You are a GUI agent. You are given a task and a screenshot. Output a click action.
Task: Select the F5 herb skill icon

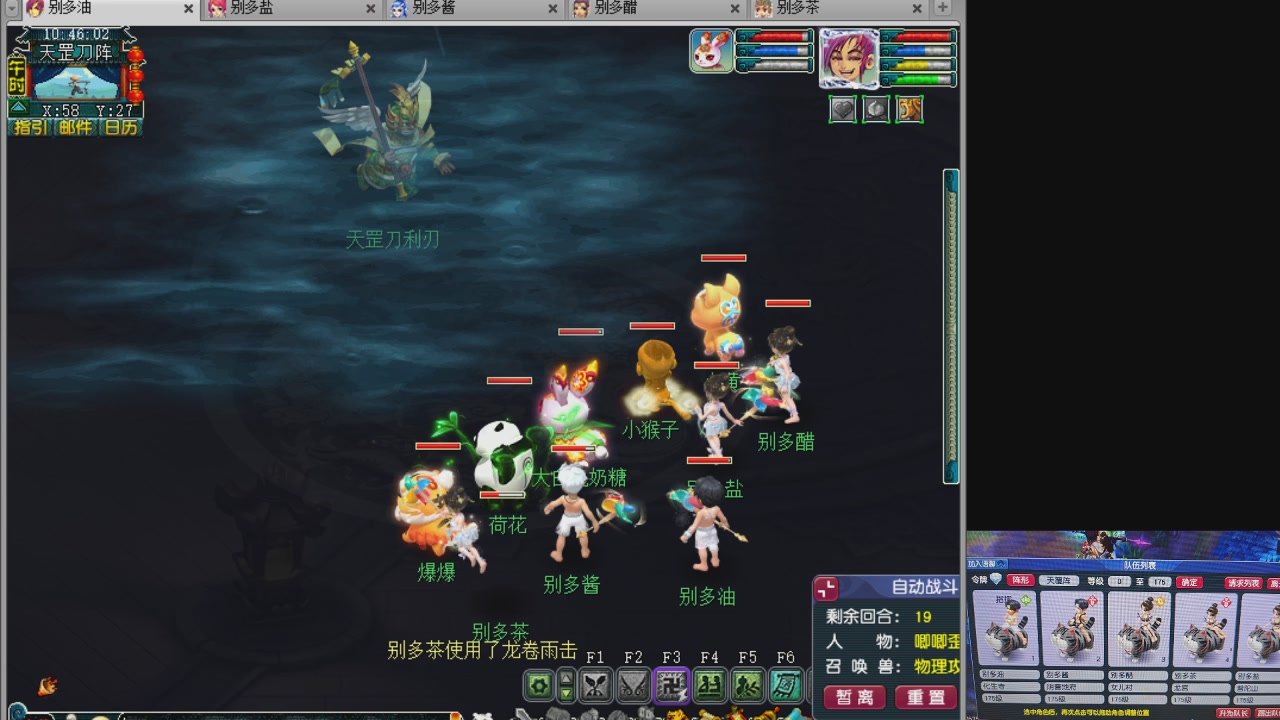(x=747, y=686)
